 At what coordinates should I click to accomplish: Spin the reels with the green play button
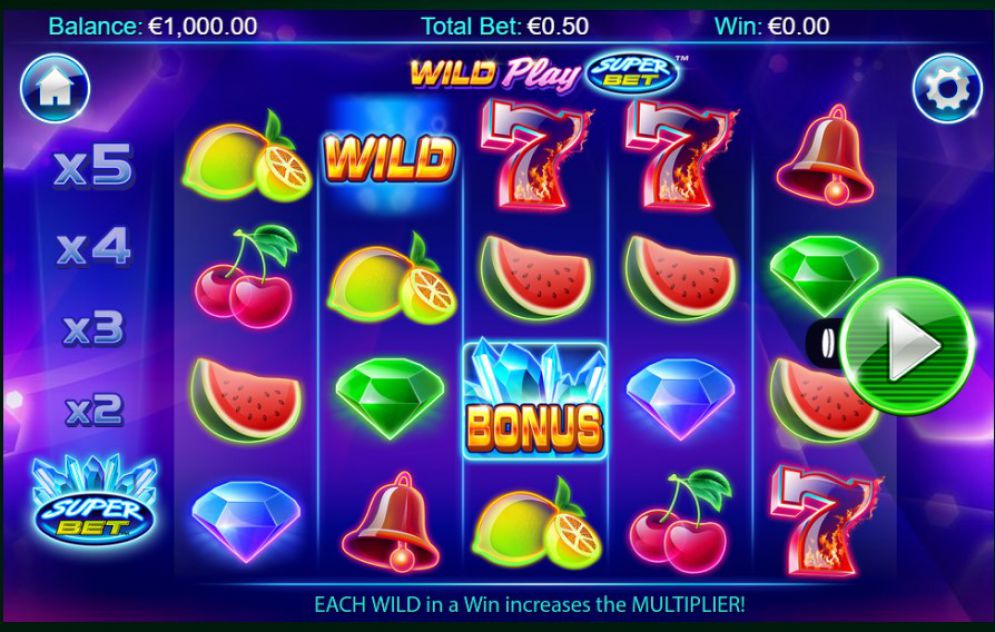[906, 343]
